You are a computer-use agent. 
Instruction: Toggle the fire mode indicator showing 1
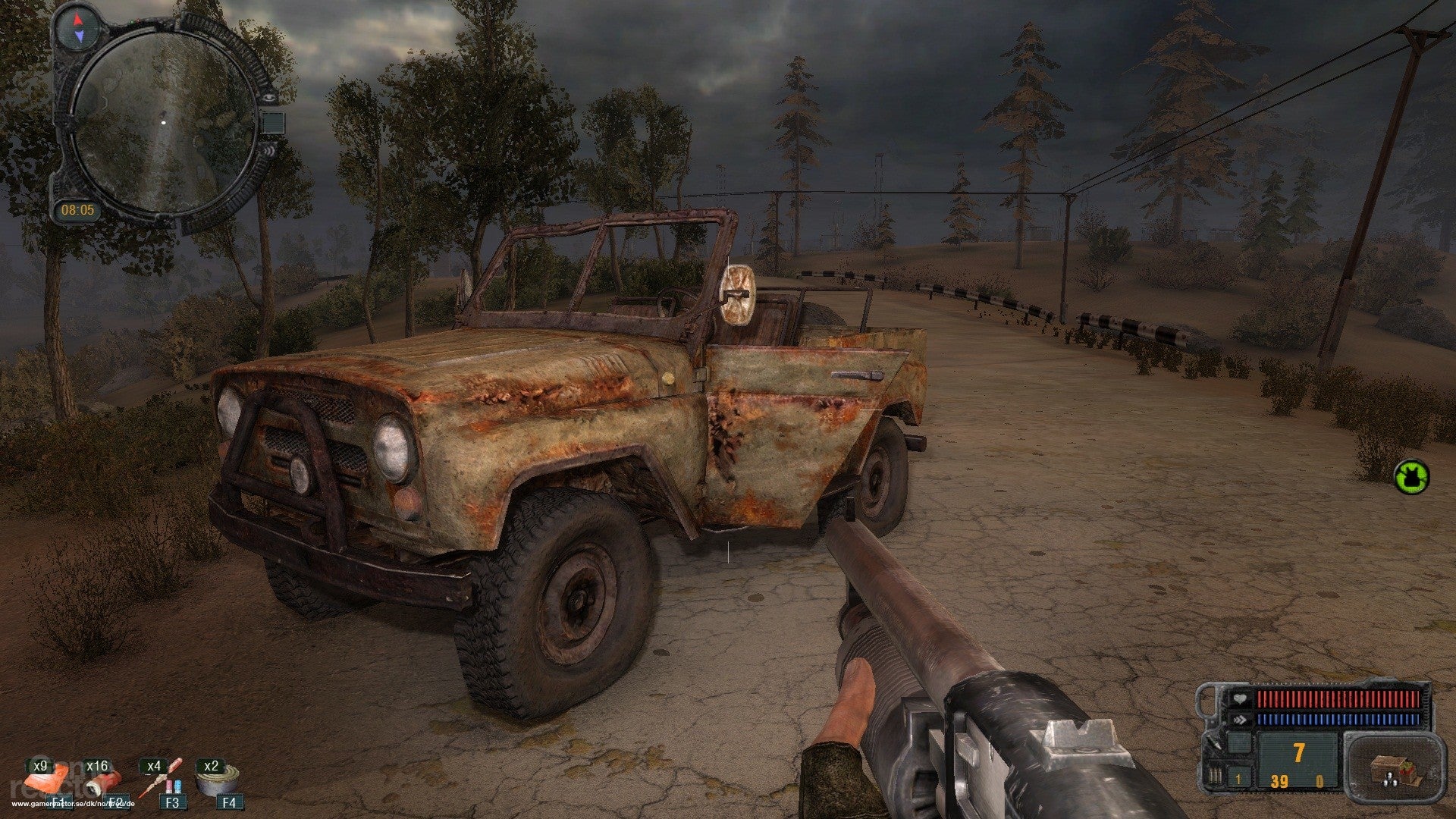point(1237,780)
